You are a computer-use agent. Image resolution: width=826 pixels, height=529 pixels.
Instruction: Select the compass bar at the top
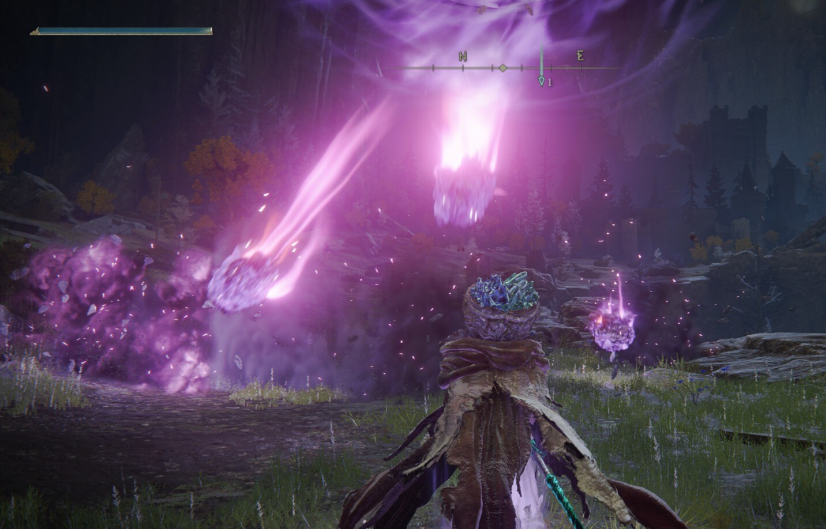(510, 68)
